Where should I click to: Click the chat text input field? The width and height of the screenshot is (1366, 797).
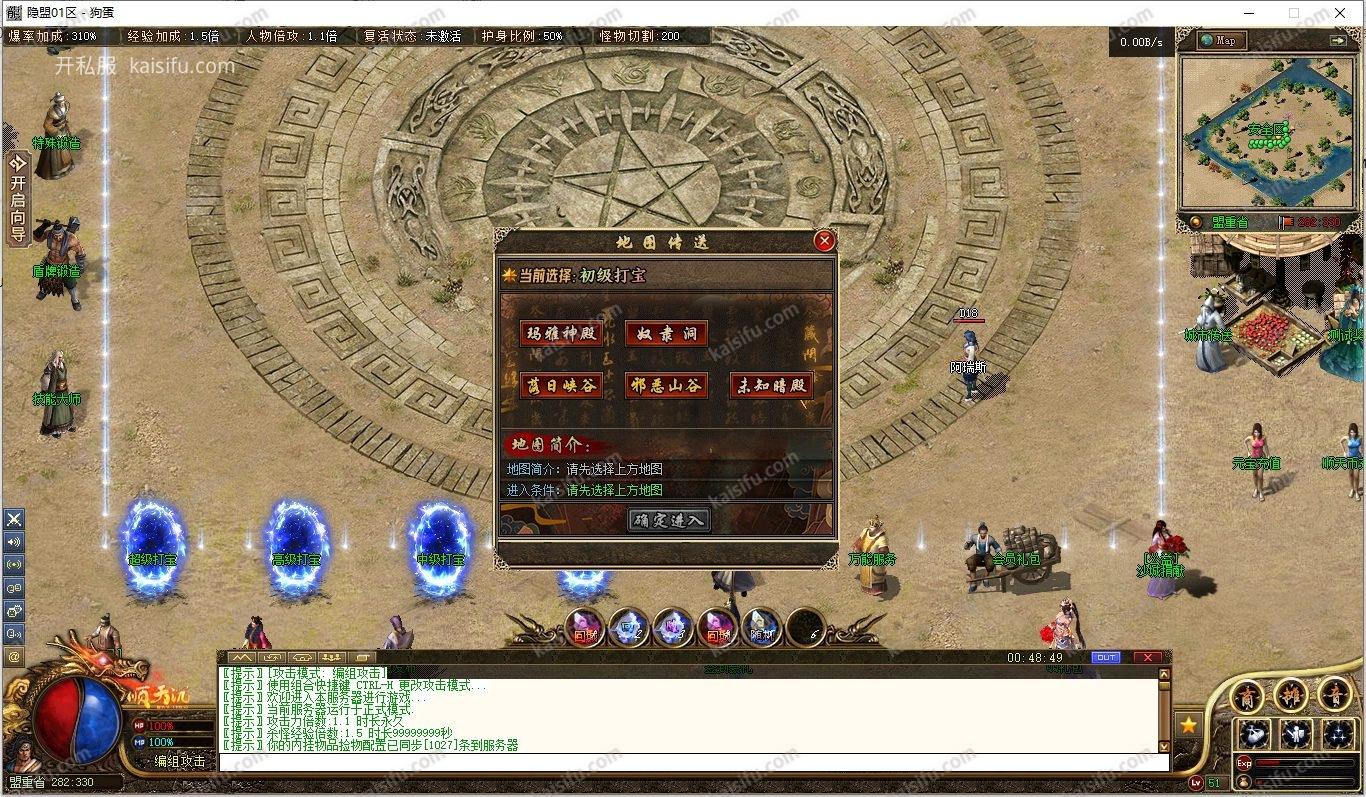click(x=690, y=762)
